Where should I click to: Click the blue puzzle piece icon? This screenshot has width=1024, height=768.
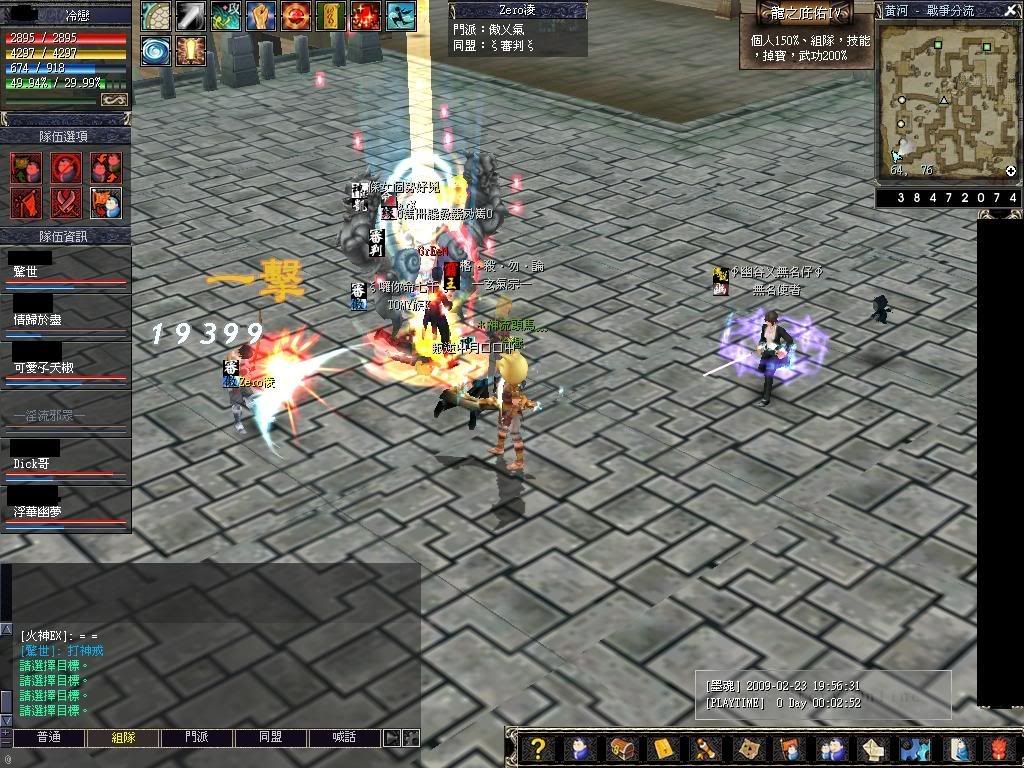[912, 749]
